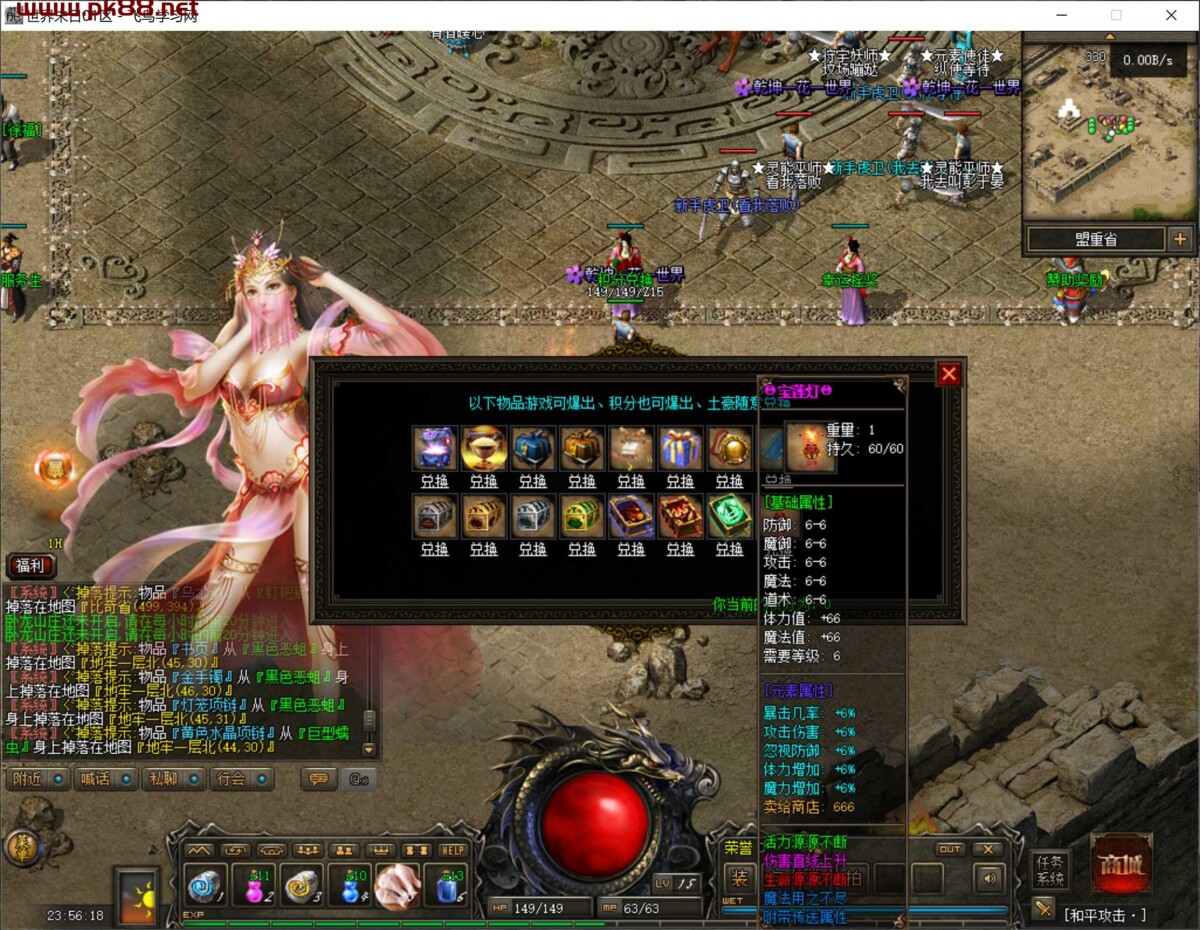
Task: Select the 喊话 shout chat channel
Action: pos(105,778)
